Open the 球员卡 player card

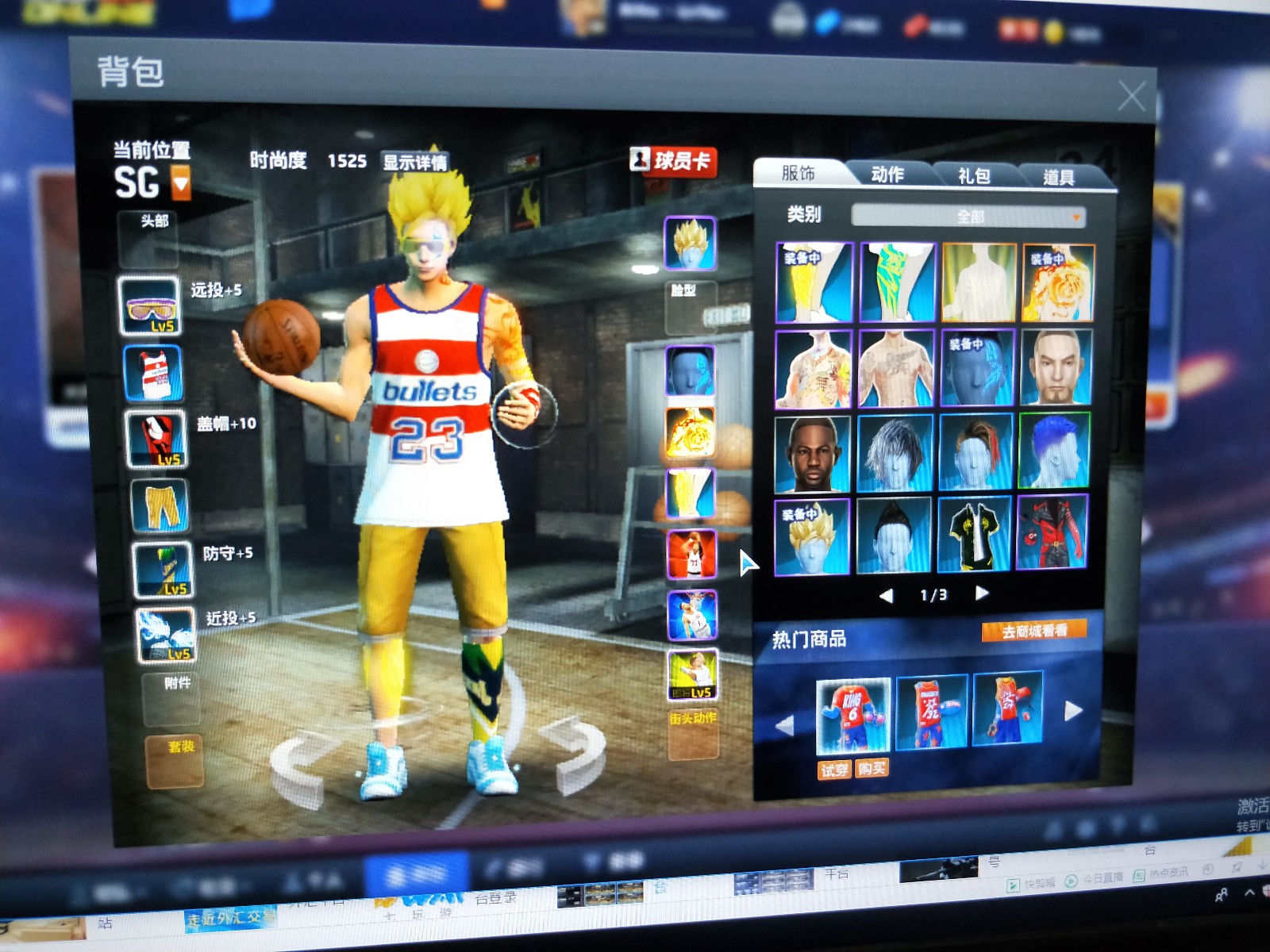(673, 161)
